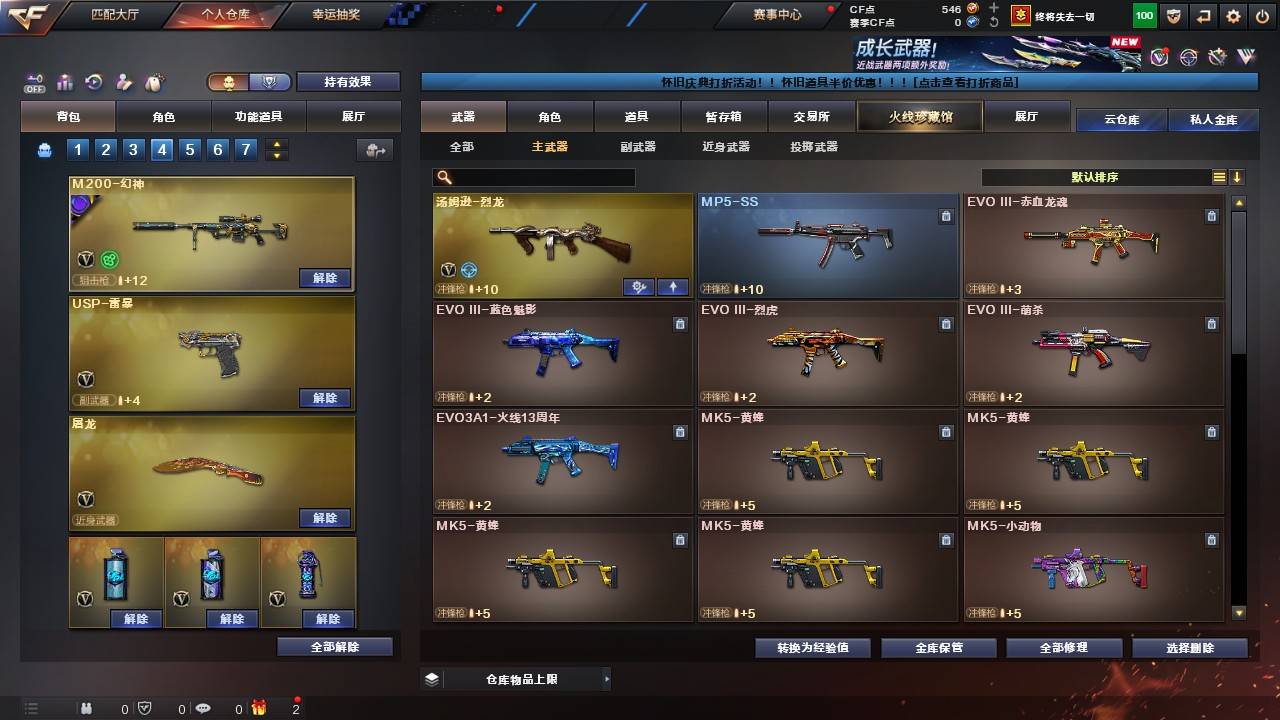Toggle the lock icon on MP5-SS card
The height and width of the screenshot is (720, 1280).
pos(946,214)
